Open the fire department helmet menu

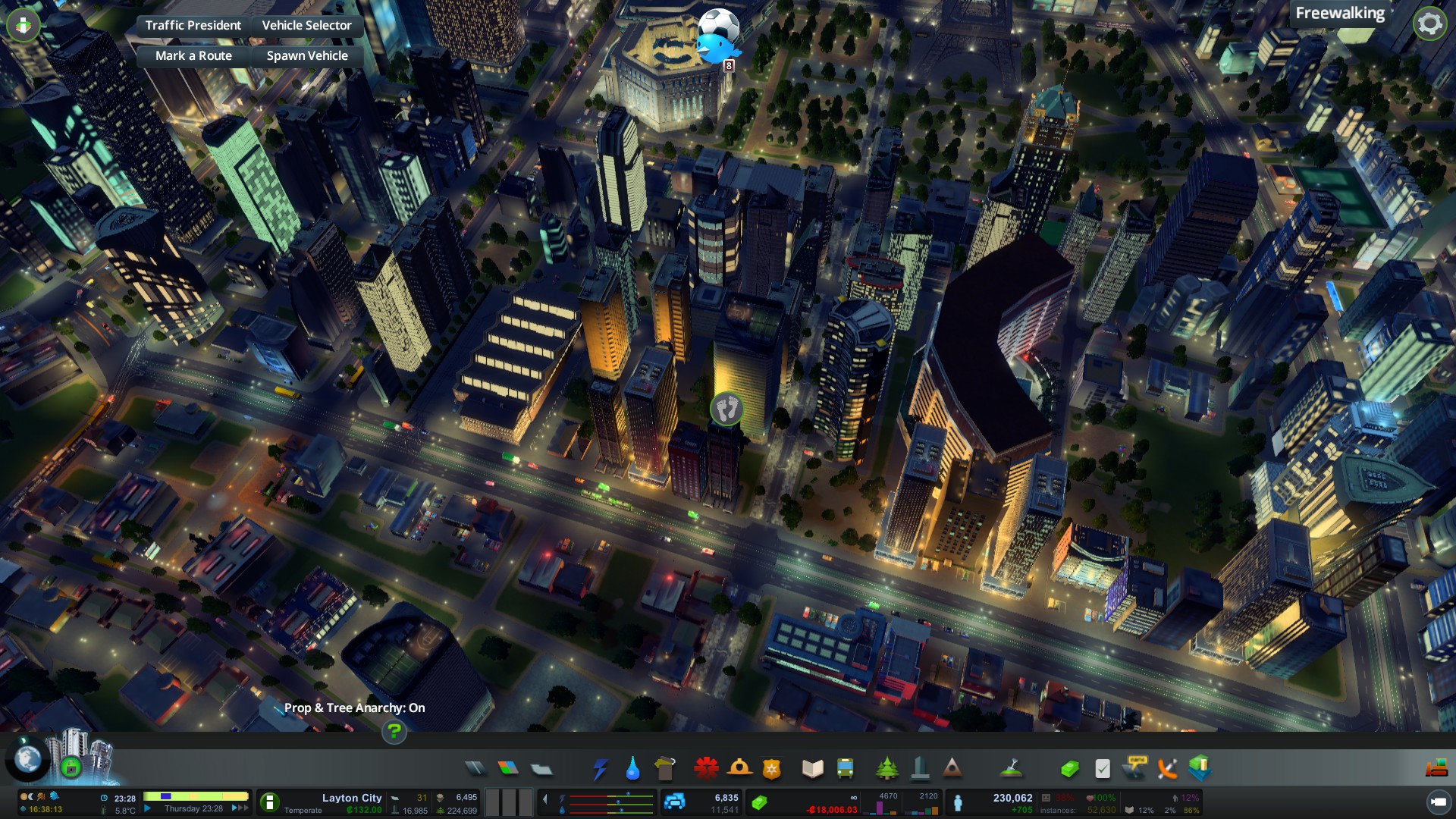[x=739, y=768]
